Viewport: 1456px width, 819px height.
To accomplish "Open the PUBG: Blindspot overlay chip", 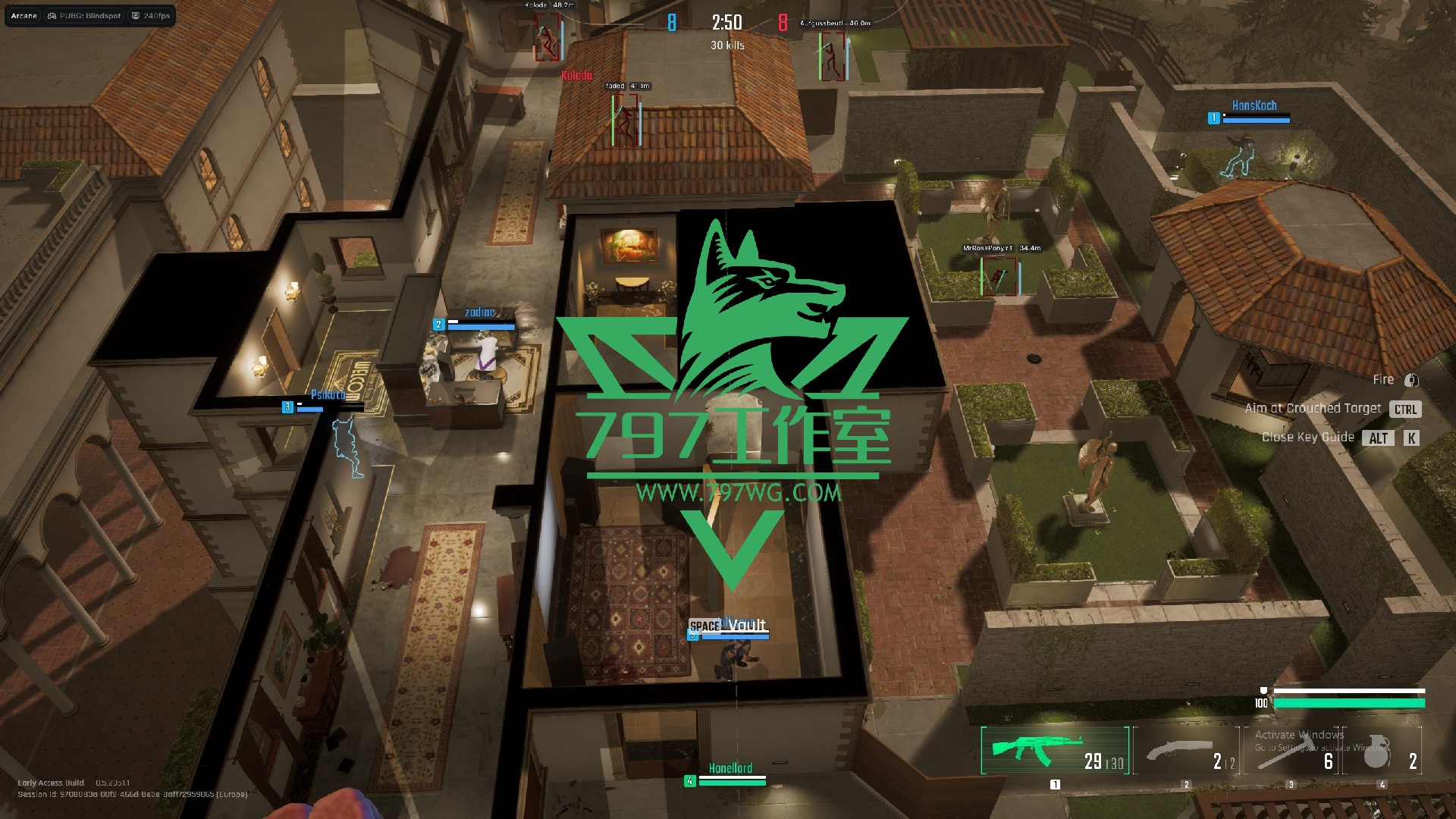I will [84, 15].
